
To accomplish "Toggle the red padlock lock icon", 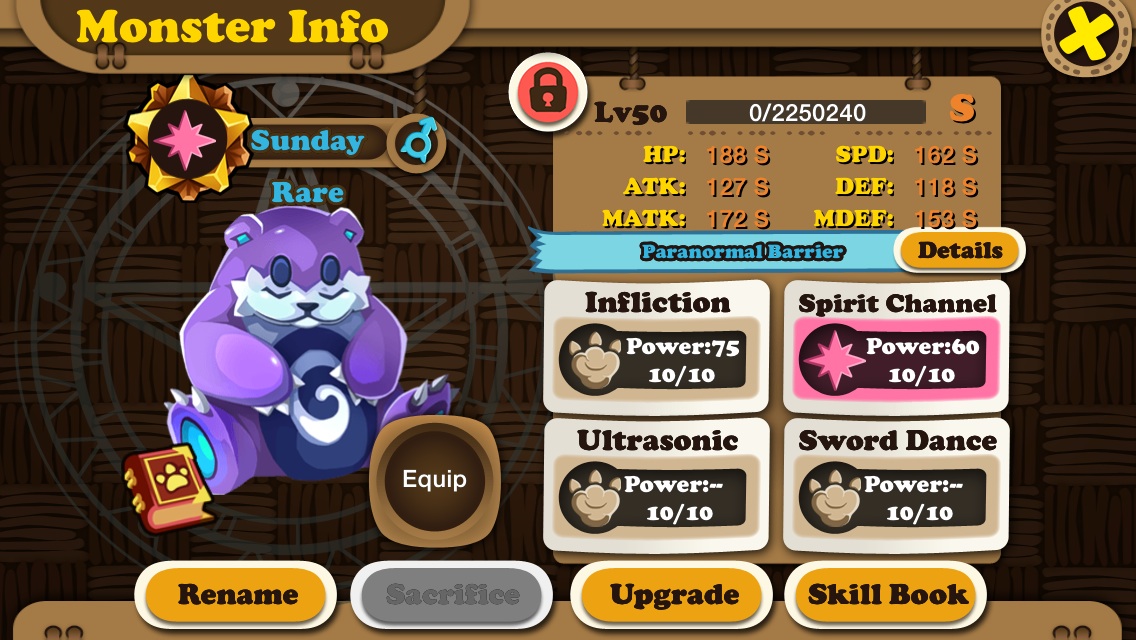I will (x=547, y=93).
